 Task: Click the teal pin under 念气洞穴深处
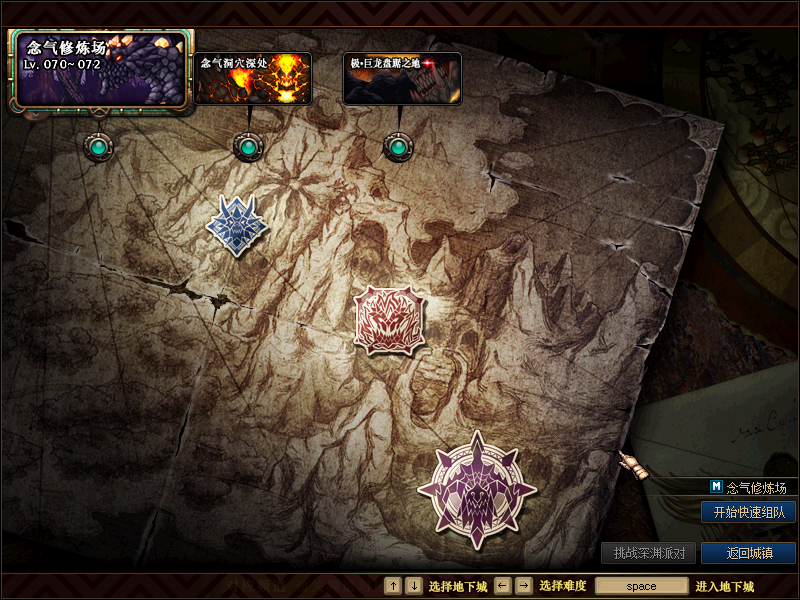pyautogui.click(x=247, y=147)
